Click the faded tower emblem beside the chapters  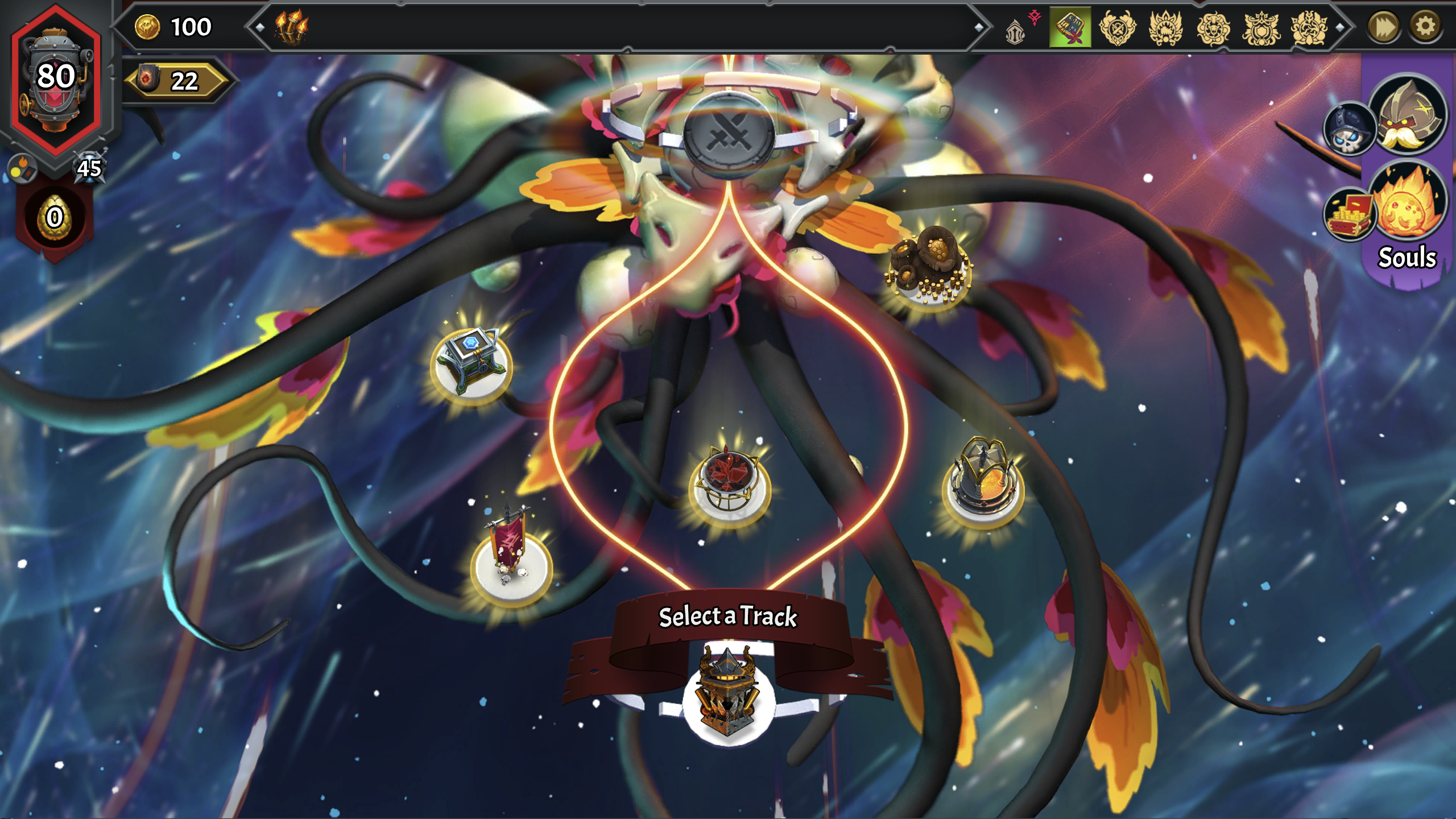(1016, 31)
